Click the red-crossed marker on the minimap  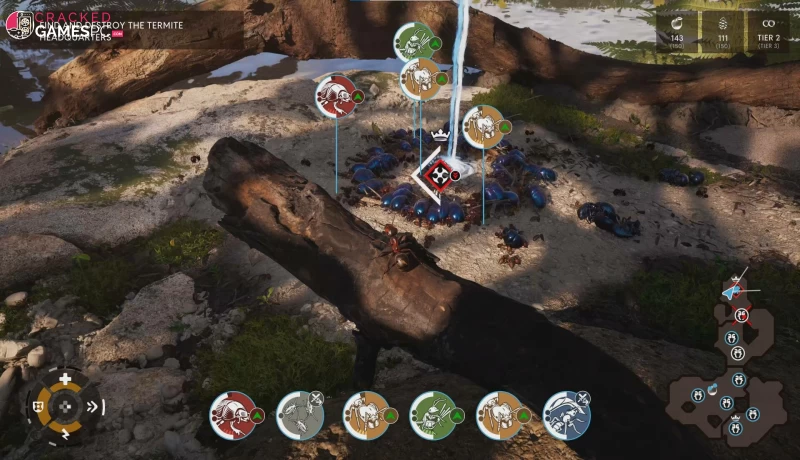coord(741,315)
